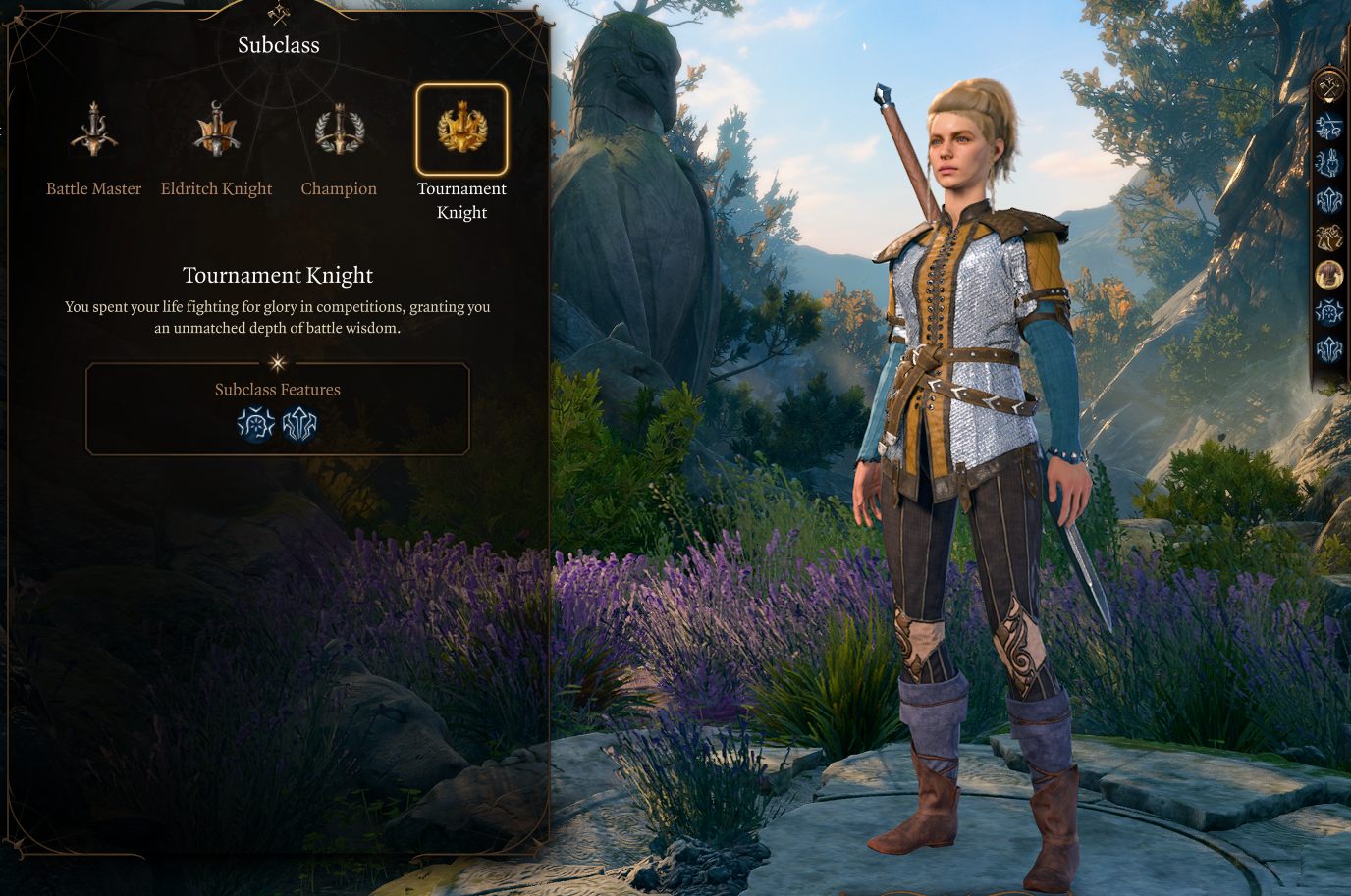1351x896 pixels.
Task: Inspect the radiating head icon under Subclass Features
Action: (256, 424)
